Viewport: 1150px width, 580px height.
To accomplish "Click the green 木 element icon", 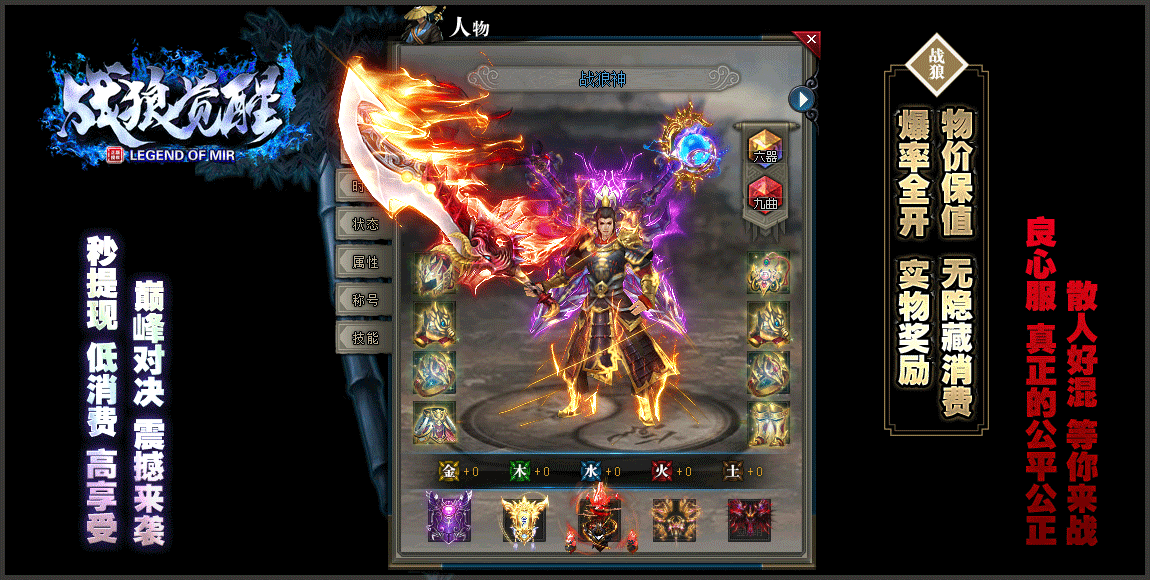I will tap(520, 471).
